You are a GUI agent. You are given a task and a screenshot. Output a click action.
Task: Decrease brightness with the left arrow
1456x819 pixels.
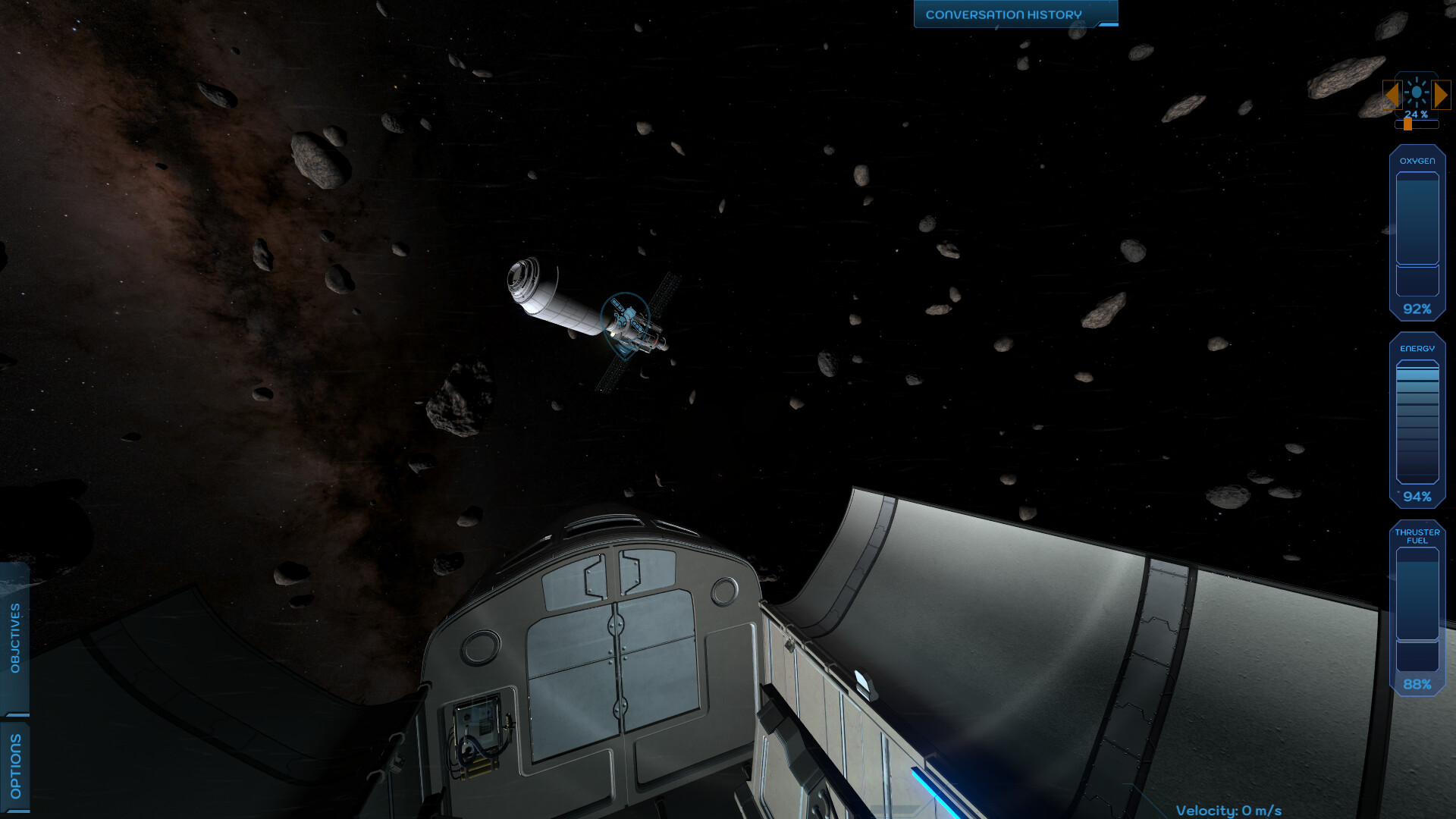(x=1393, y=93)
